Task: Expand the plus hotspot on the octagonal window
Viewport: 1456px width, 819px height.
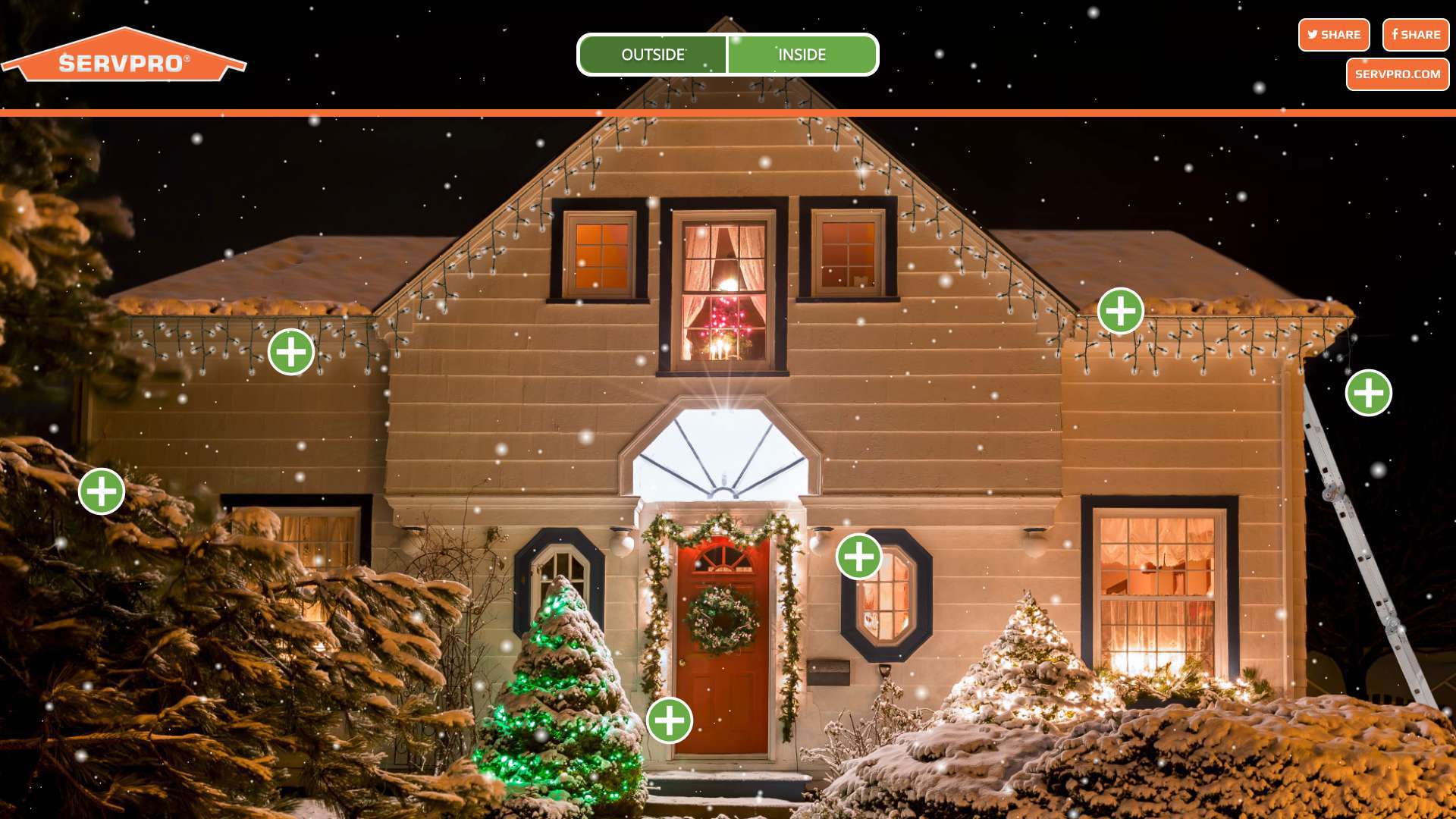Action: 859,557
